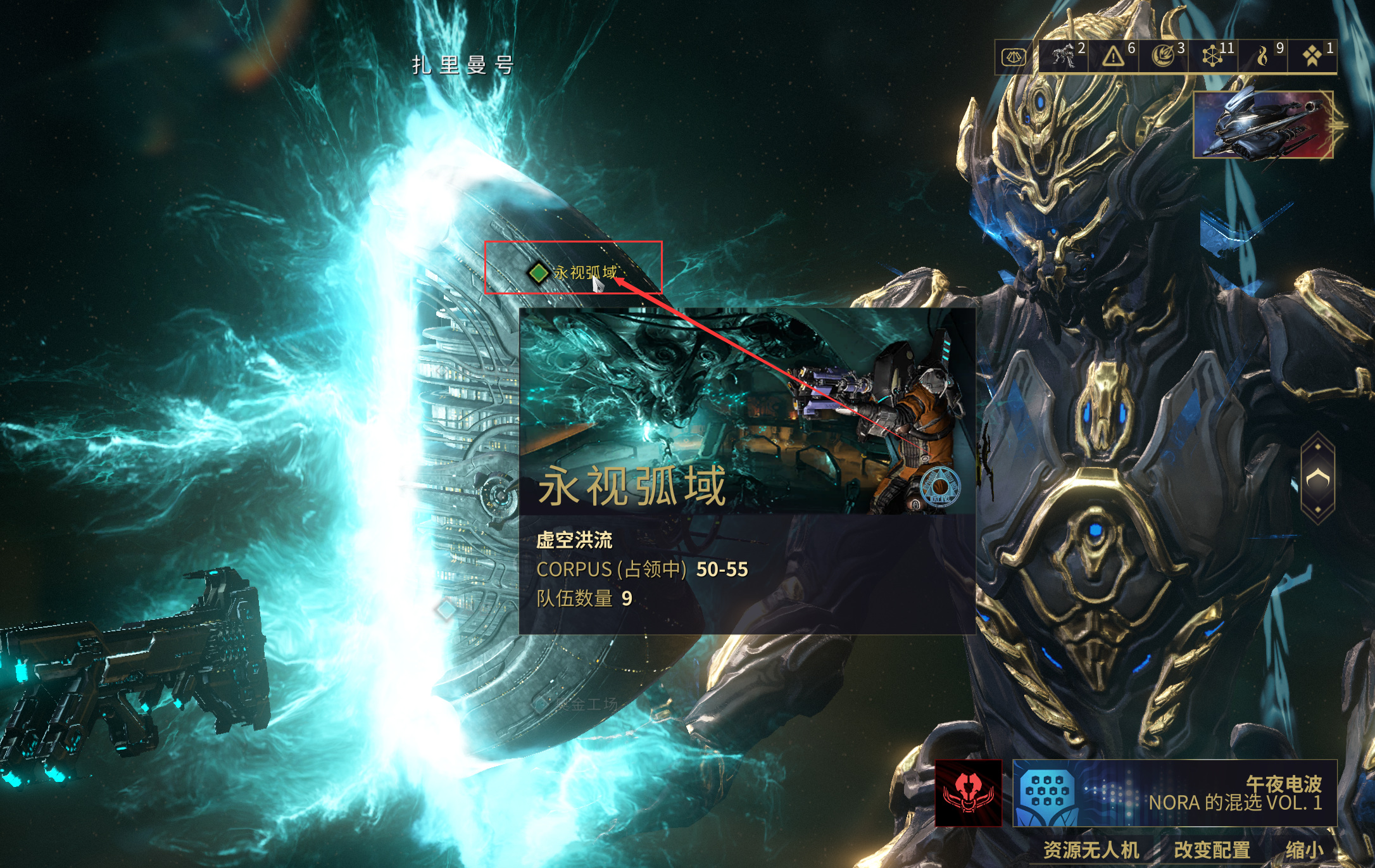The width and height of the screenshot is (1375, 868).
Task: Click the upward chevron expander
Action: 1317,479
